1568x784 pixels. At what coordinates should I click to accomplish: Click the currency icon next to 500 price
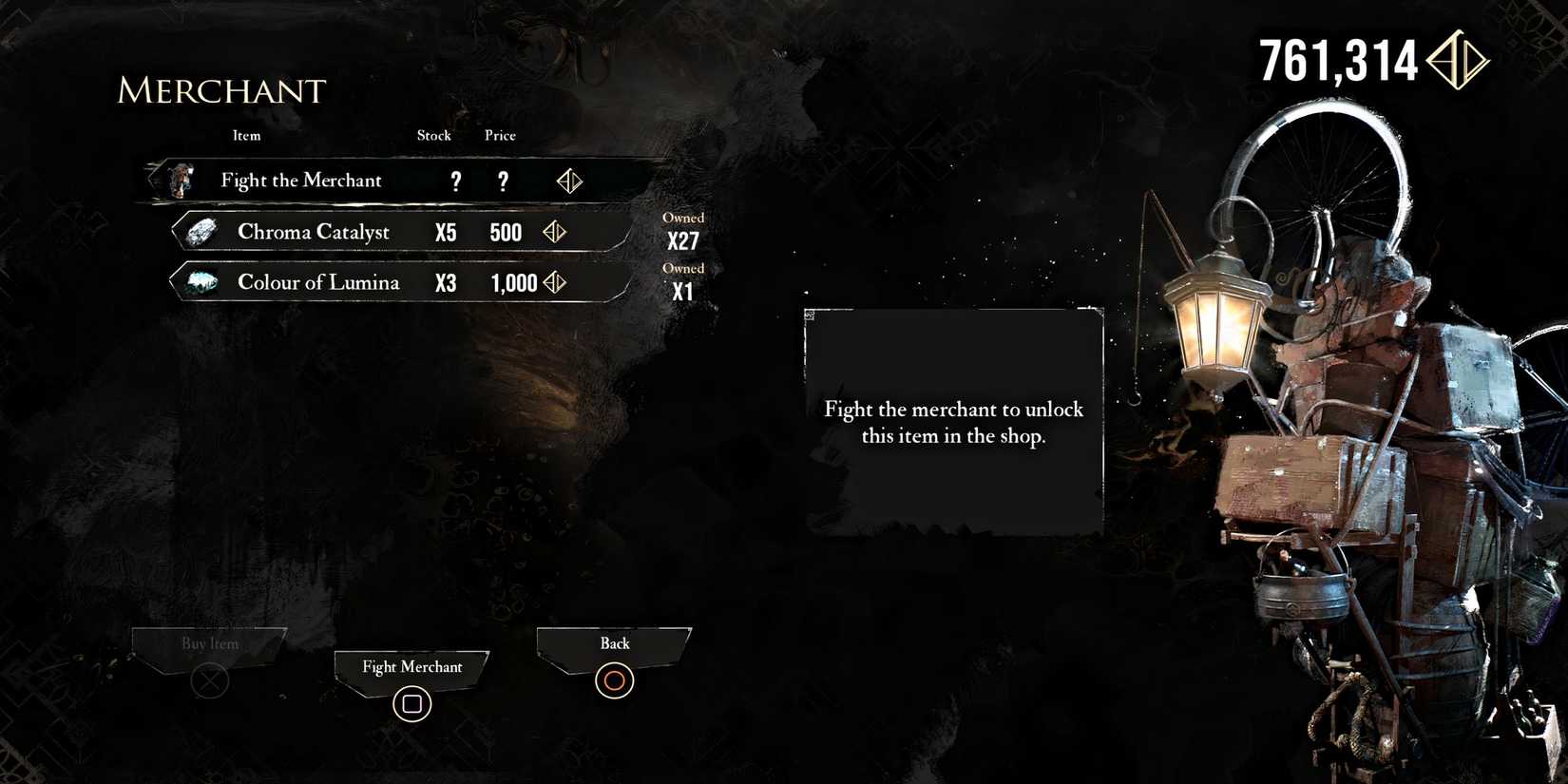tap(555, 232)
